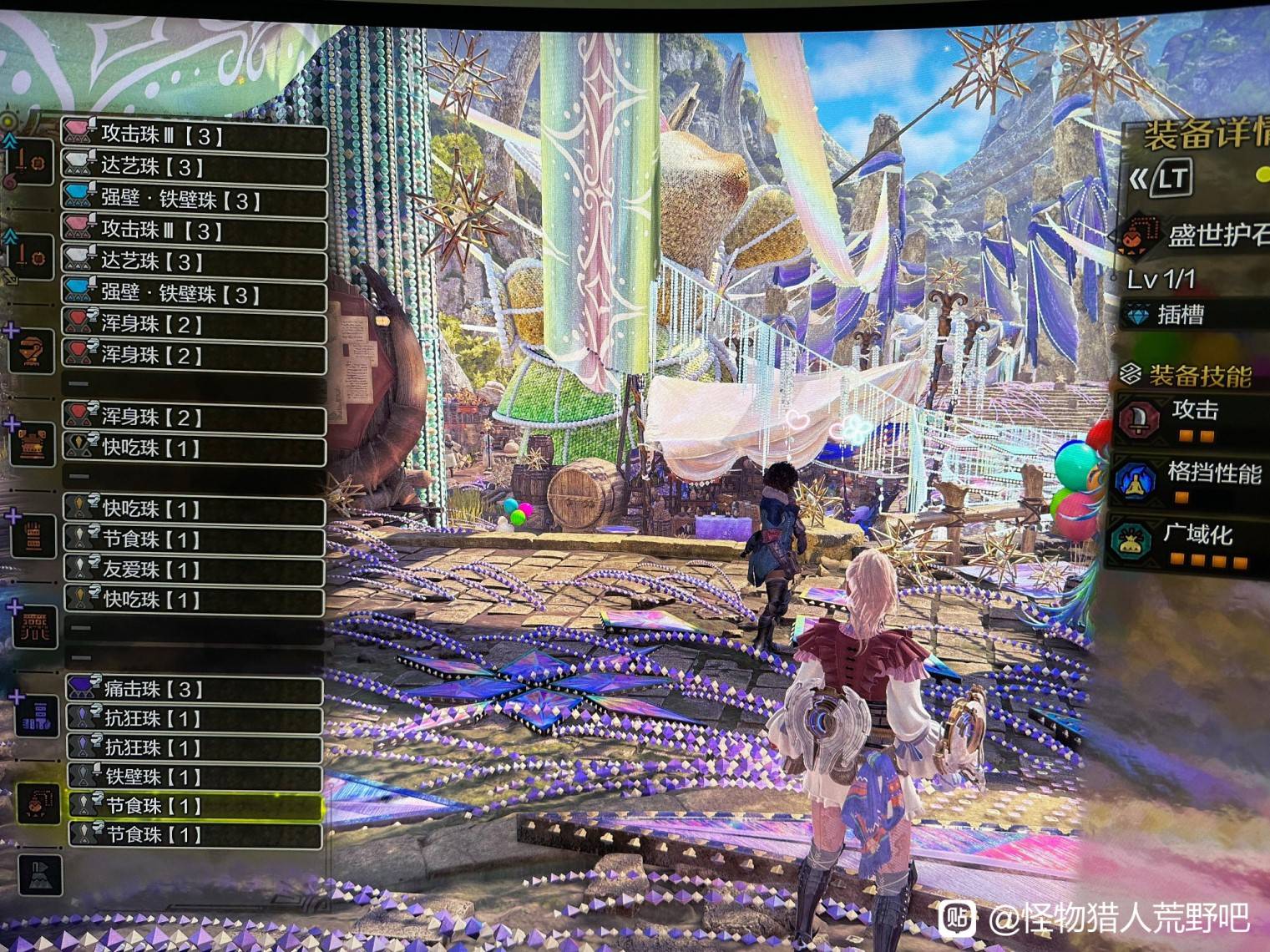Select the 痛击珠【3】 decoration row
1270x952 pixels.
194,689
